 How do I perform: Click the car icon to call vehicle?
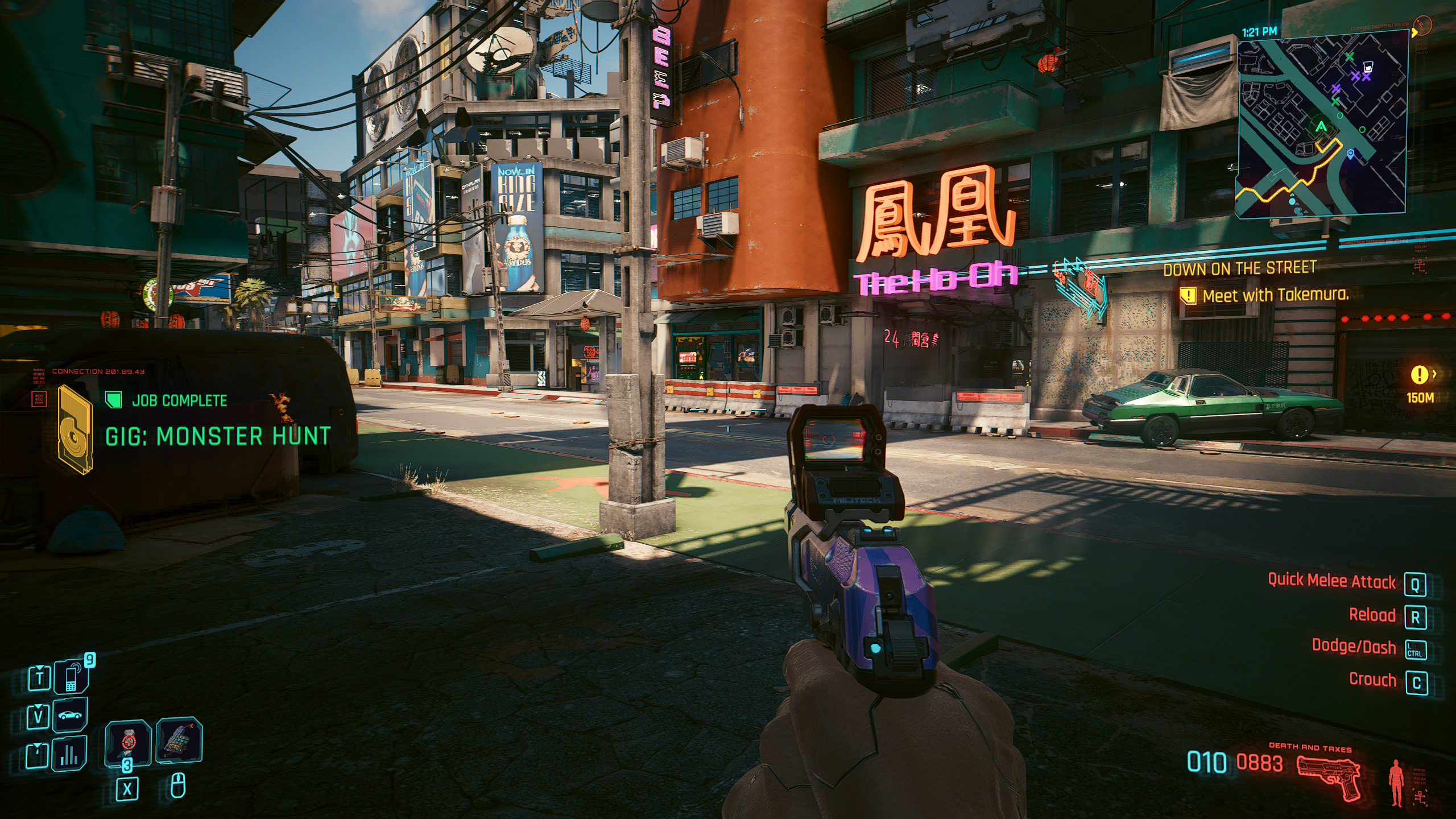[x=71, y=715]
